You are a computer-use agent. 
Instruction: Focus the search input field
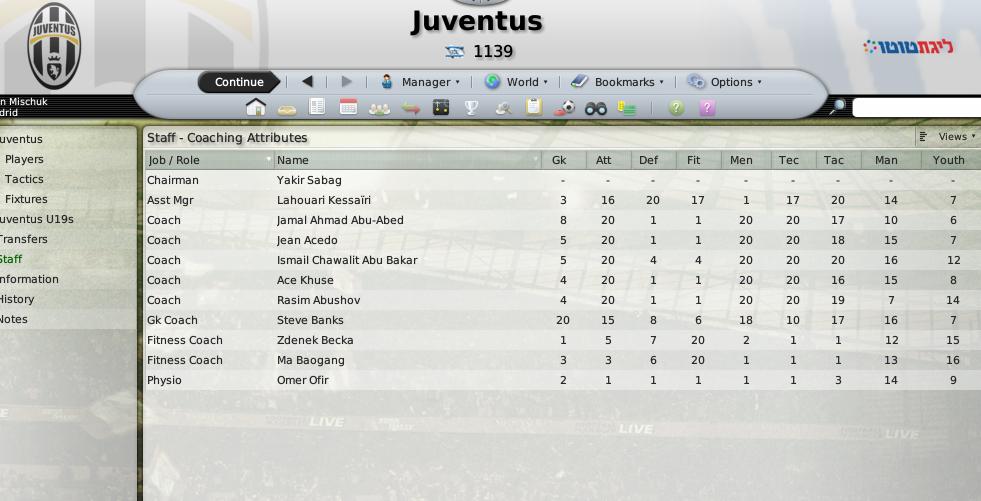coord(915,108)
